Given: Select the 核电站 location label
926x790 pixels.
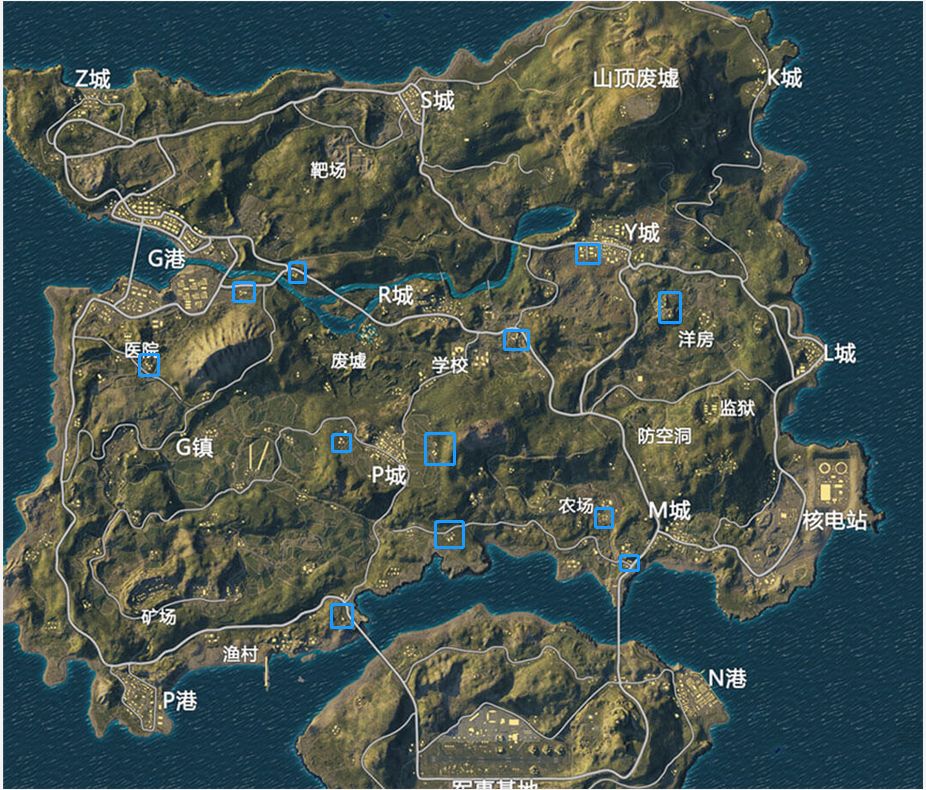Looking at the screenshot, I should pos(835,521).
